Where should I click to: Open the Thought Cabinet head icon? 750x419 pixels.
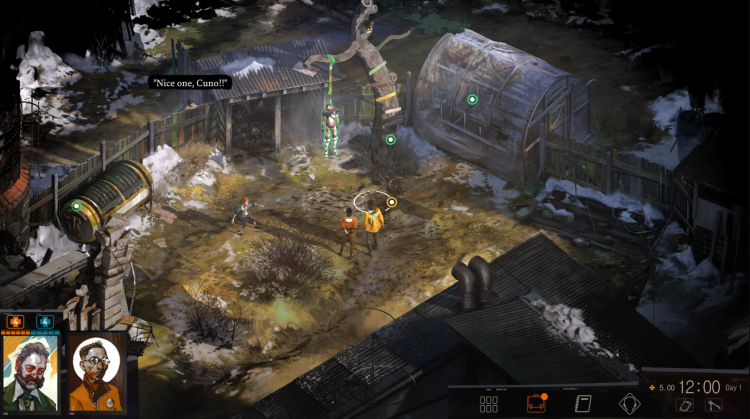[x=628, y=404]
